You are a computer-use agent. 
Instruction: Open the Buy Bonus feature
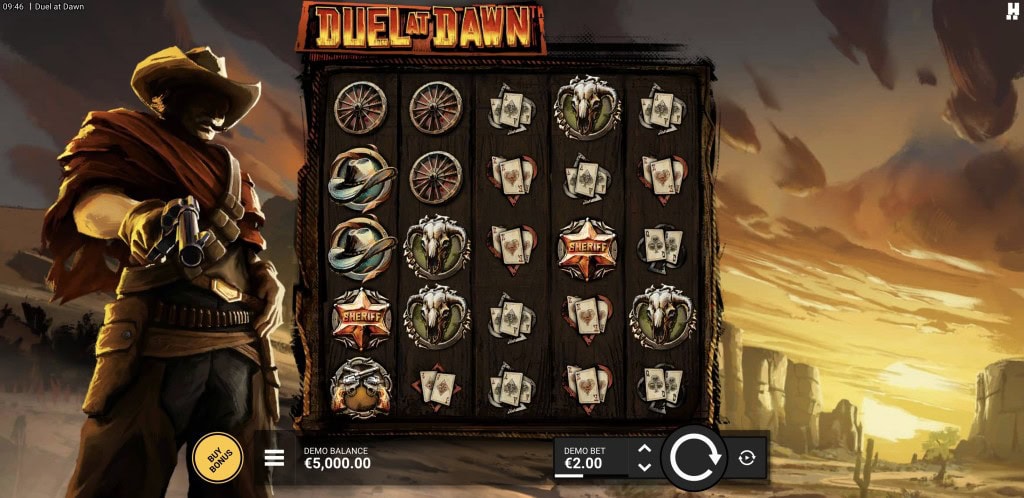click(217, 458)
